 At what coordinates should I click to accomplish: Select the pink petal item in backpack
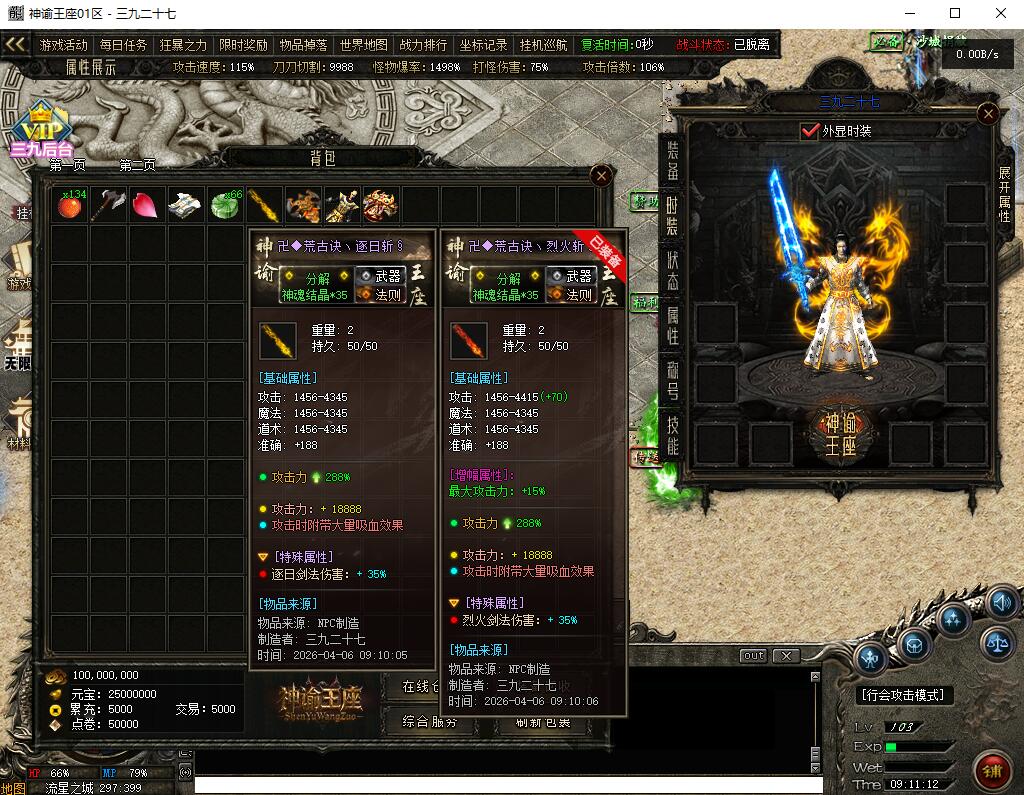(x=146, y=206)
